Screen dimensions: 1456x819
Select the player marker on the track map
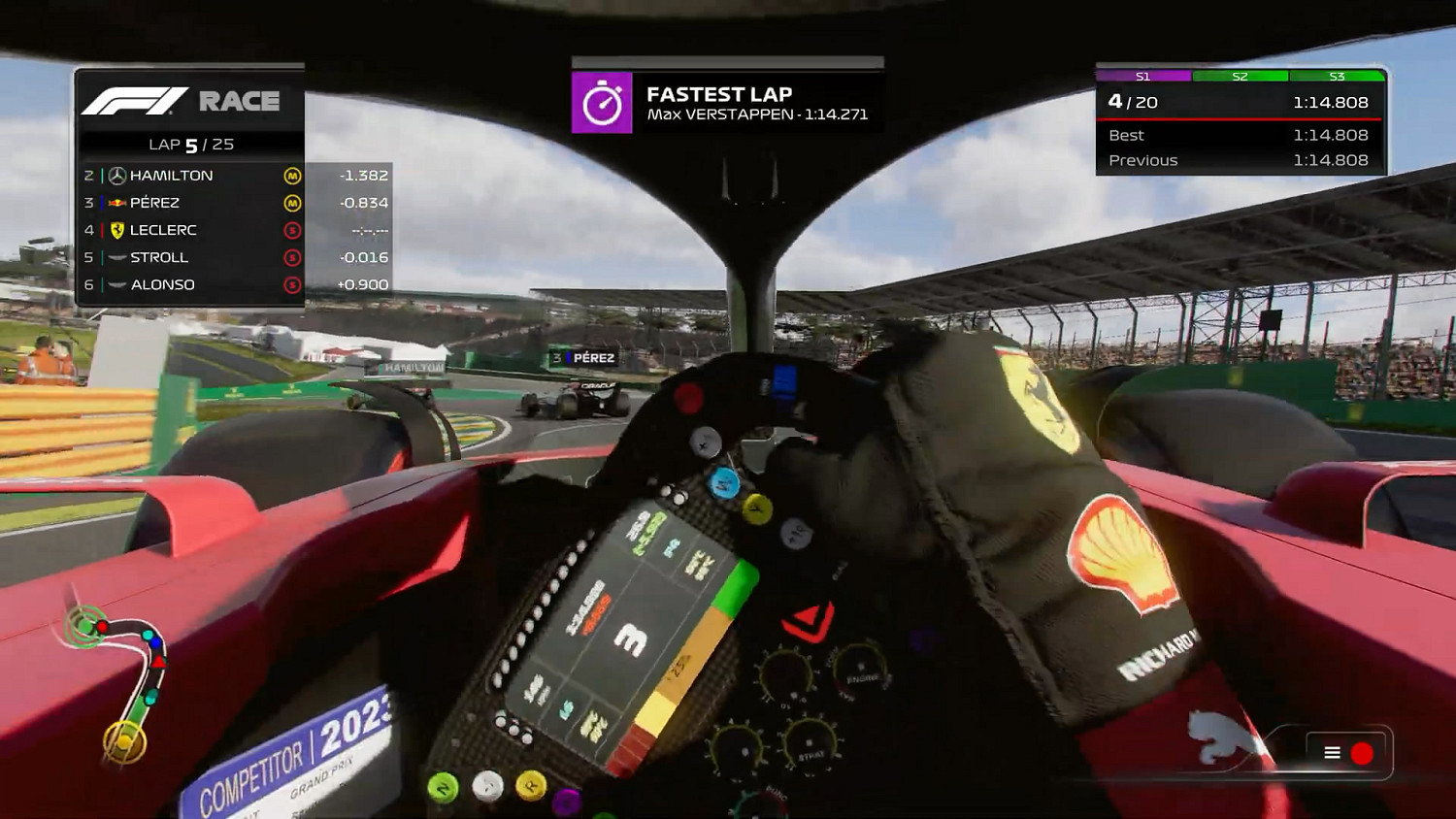coord(158,662)
